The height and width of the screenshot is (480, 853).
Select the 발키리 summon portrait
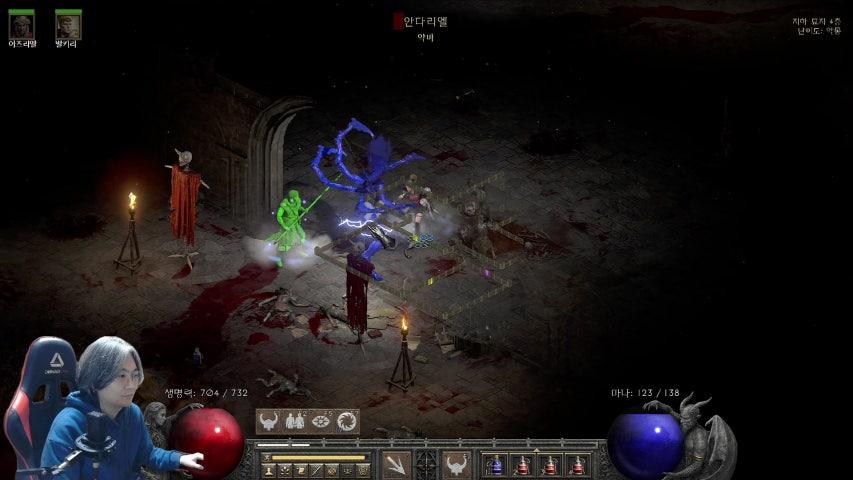(x=68, y=25)
